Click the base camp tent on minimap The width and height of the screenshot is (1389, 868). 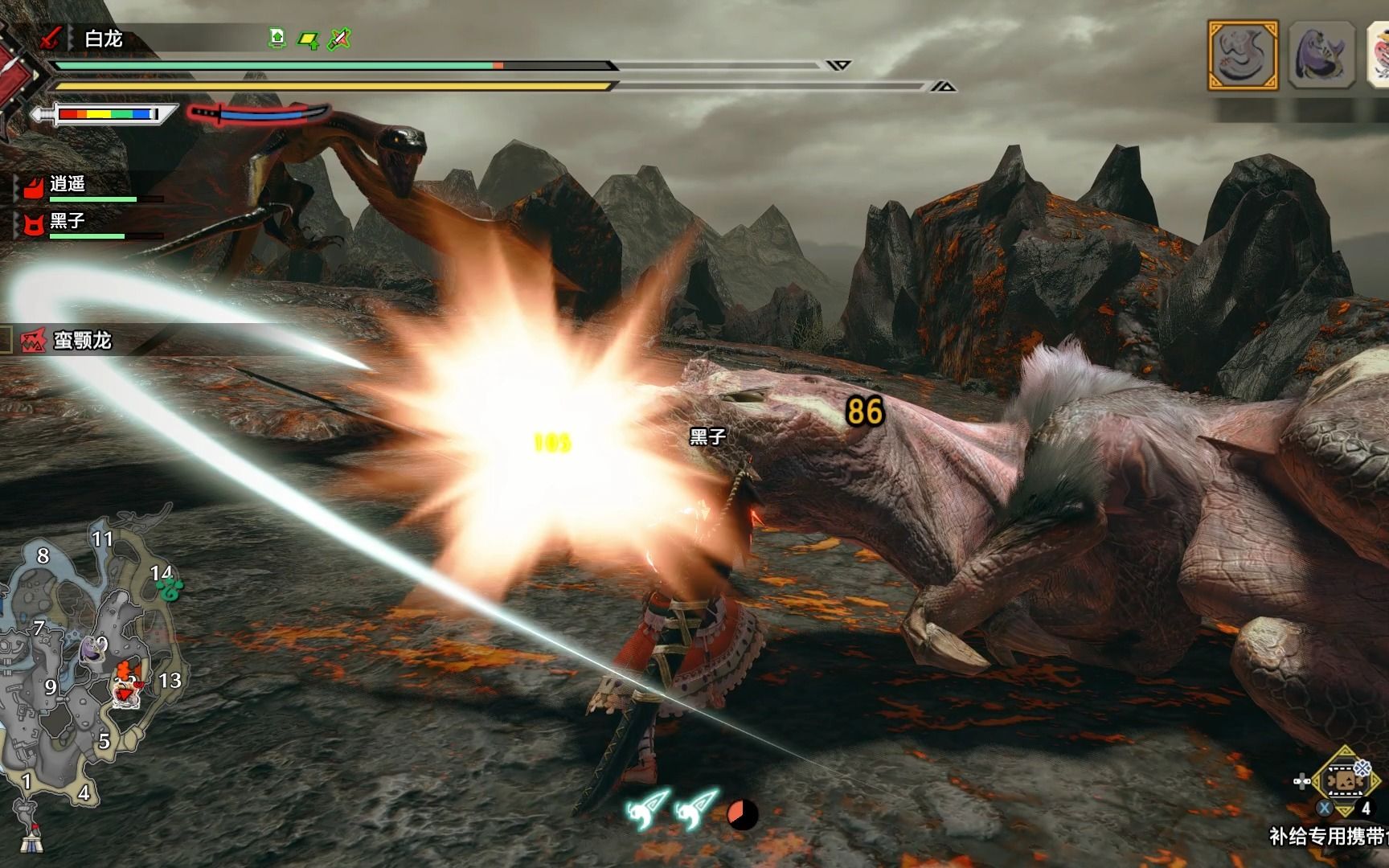coord(31,837)
